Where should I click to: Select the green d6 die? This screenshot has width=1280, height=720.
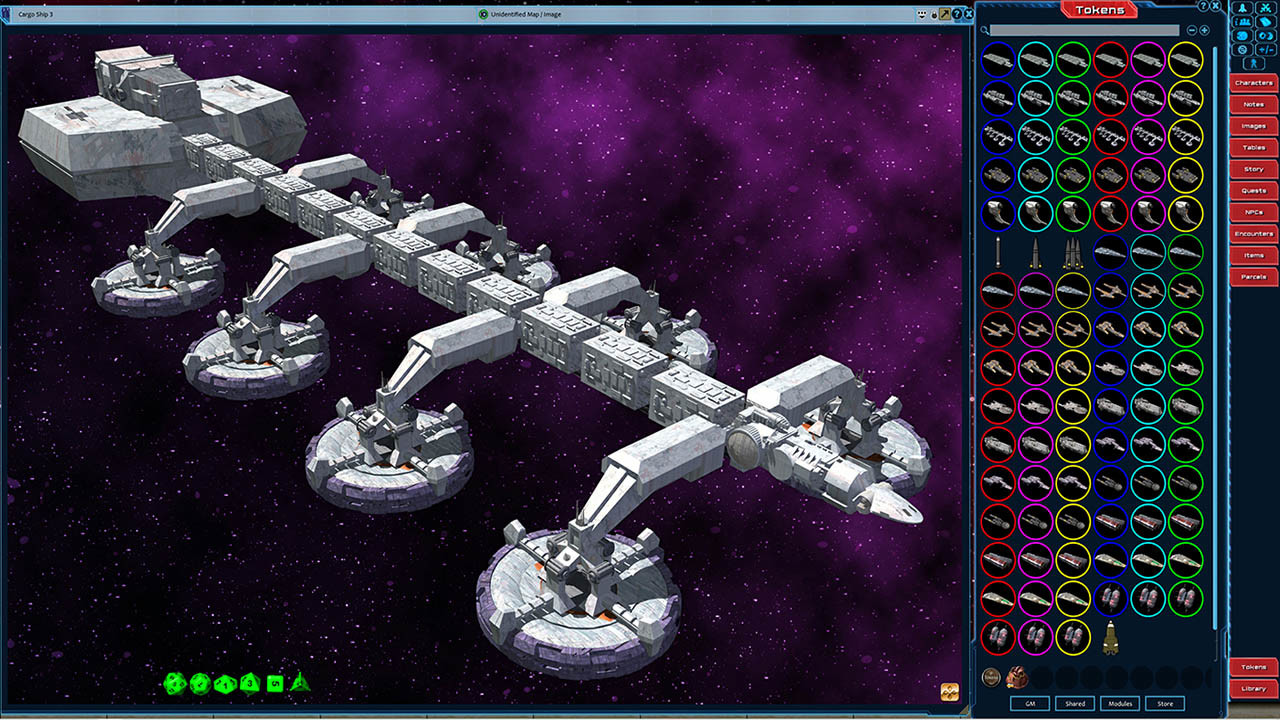273,685
